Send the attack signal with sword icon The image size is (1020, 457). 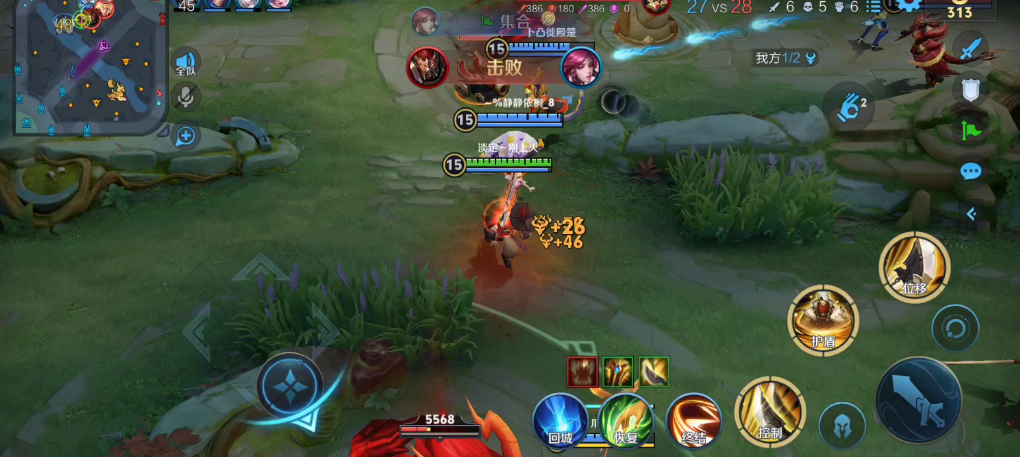970,48
